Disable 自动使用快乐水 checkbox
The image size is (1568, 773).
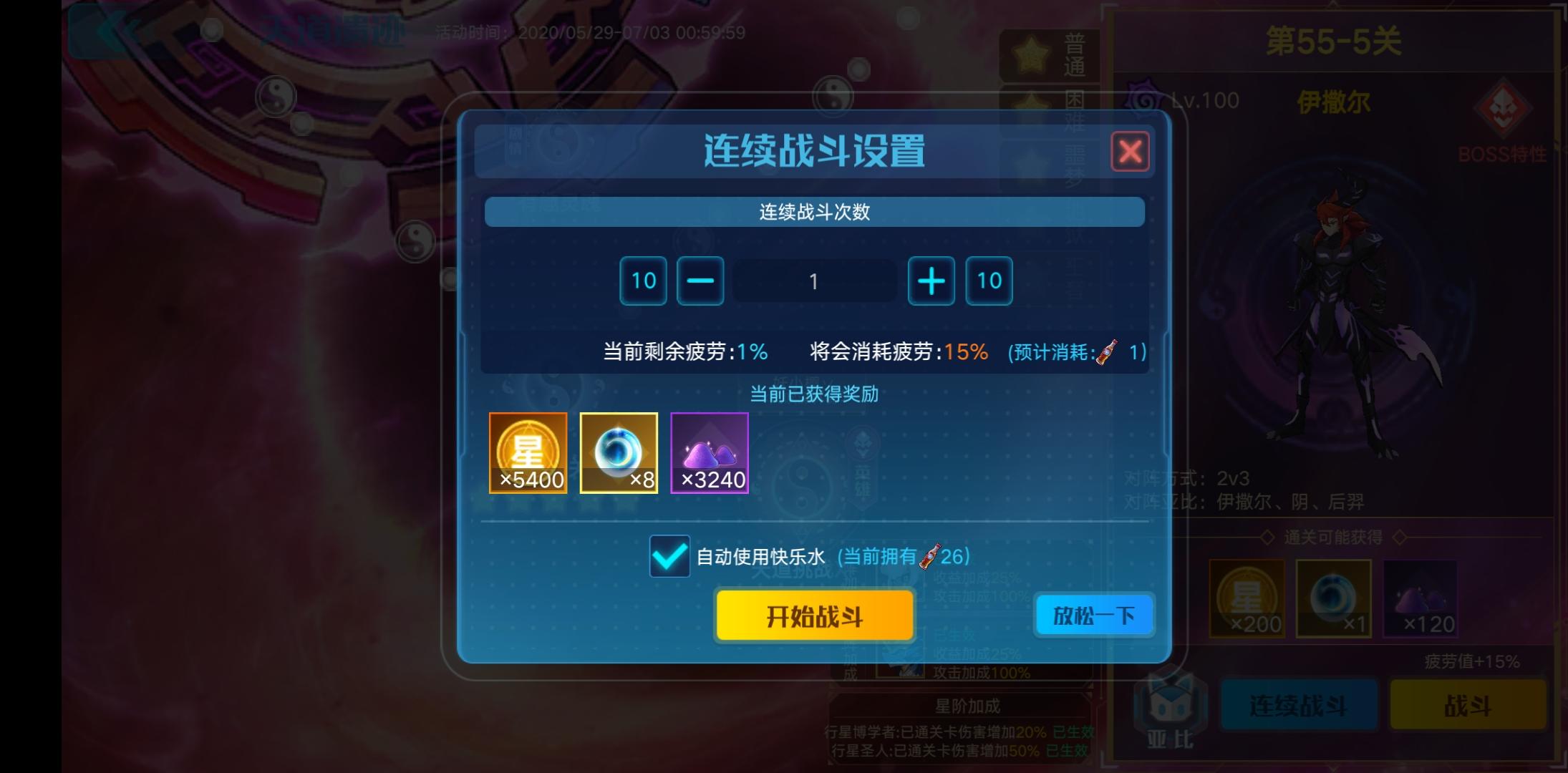[669, 555]
